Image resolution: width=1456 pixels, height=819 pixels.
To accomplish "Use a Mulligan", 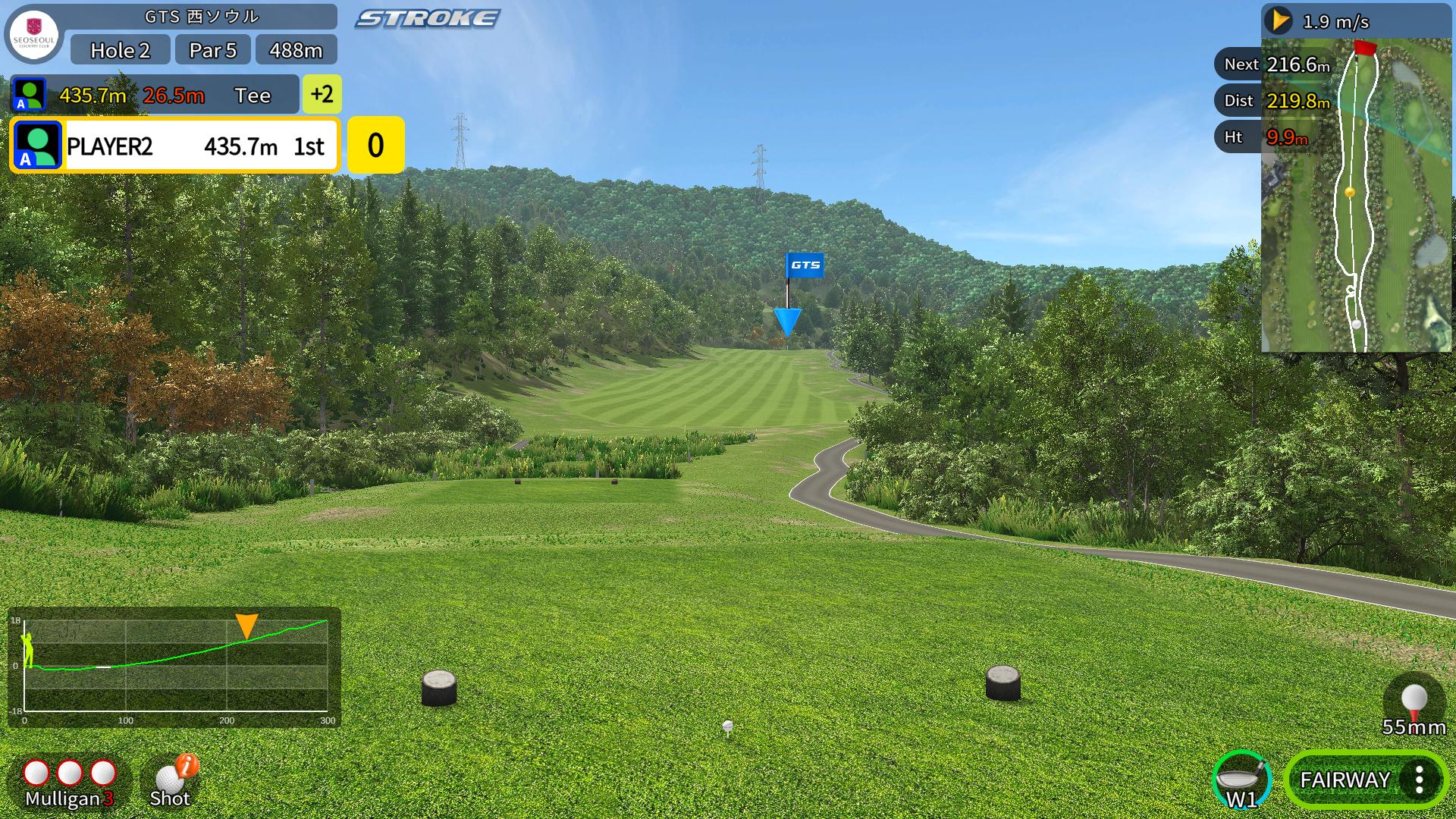I will click(x=69, y=782).
